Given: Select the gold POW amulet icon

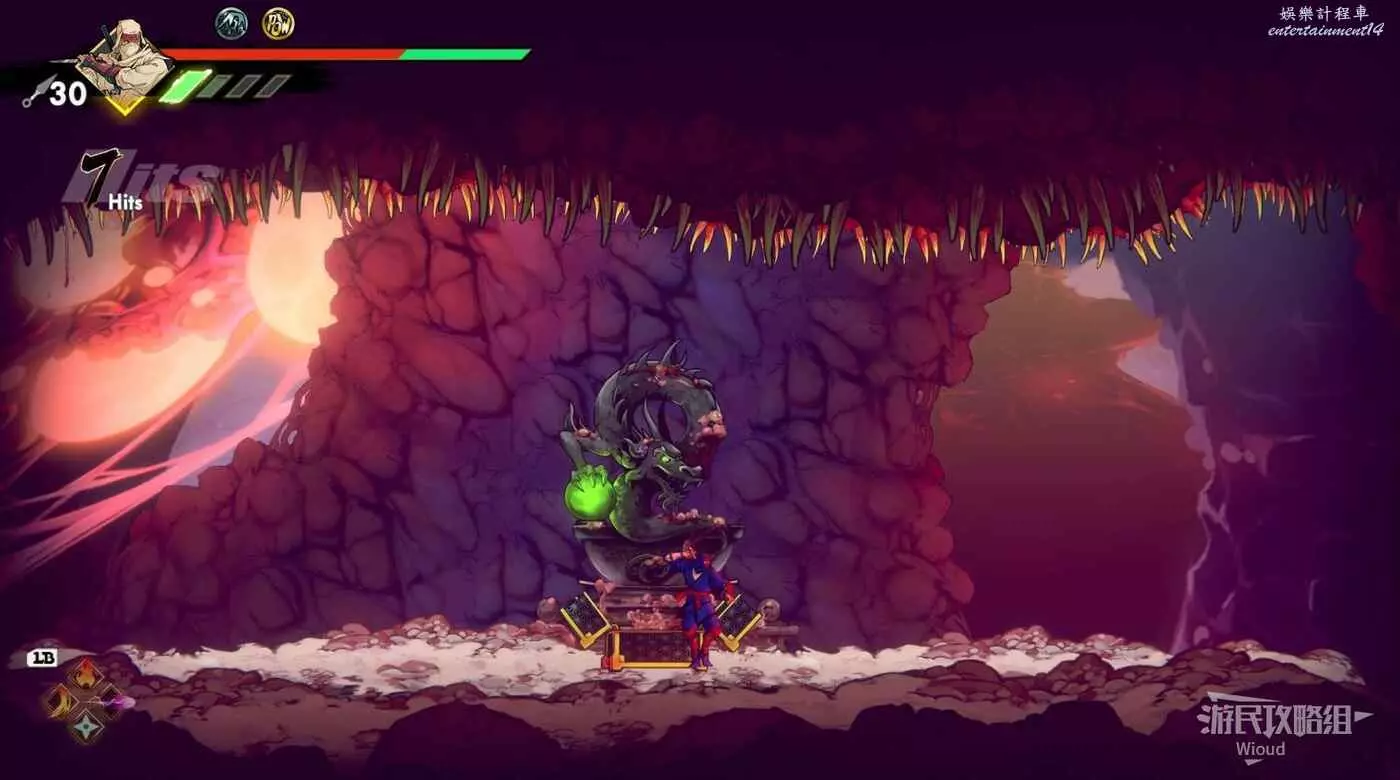Looking at the screenshot, I should pyautogui.click(x=277, y=22).
